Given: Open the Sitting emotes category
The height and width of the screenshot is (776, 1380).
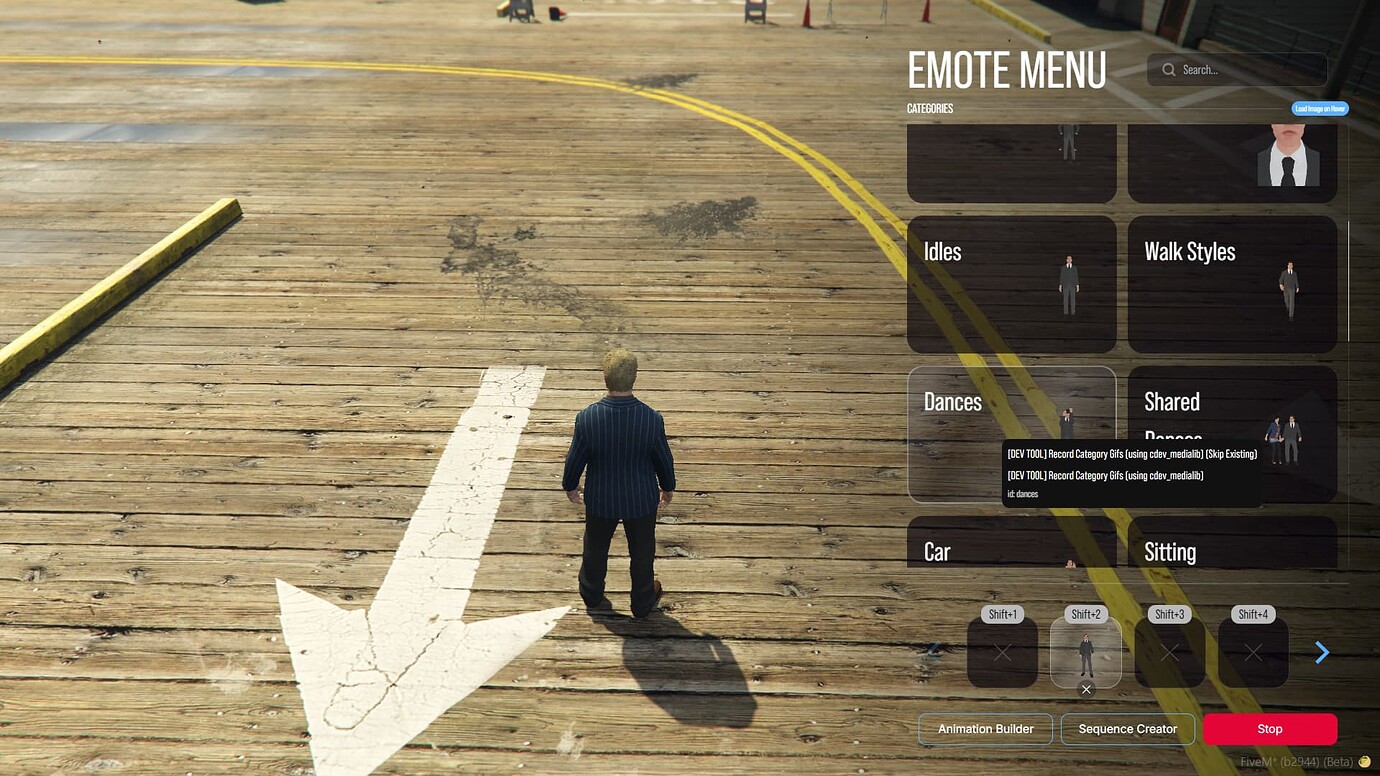Looking at the screenshot, I should coord(1232,551).
